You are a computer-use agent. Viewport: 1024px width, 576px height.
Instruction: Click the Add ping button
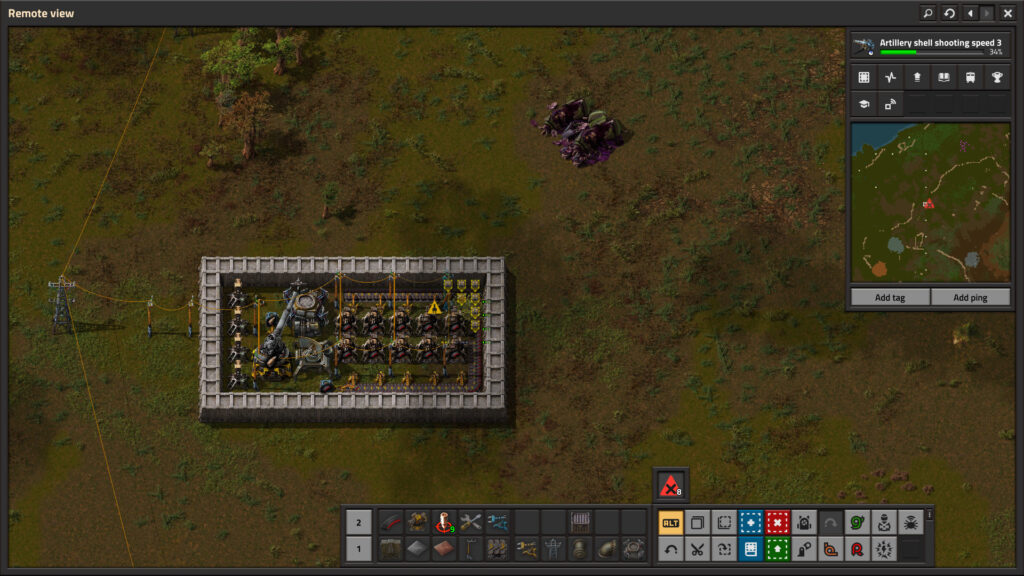click(969, 297)
